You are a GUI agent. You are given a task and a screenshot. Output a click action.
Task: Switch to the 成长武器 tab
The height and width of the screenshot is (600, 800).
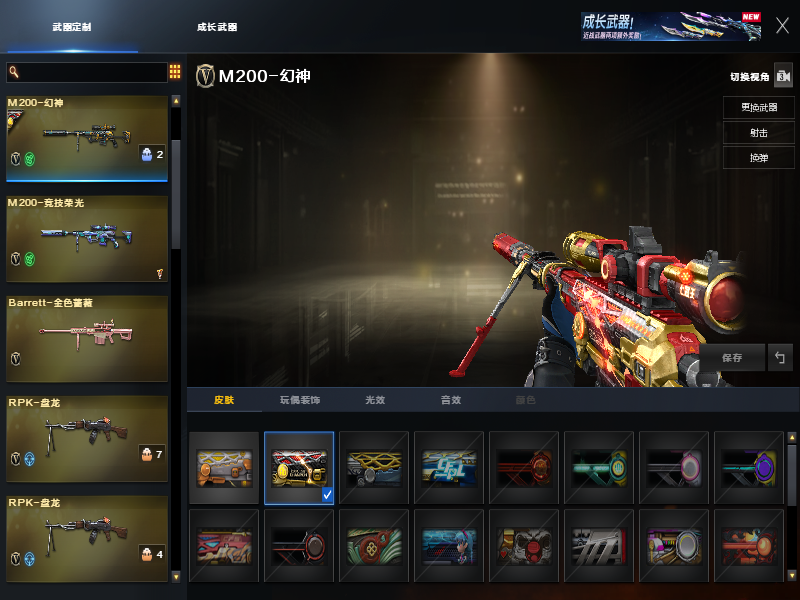(x=217, y=27)
